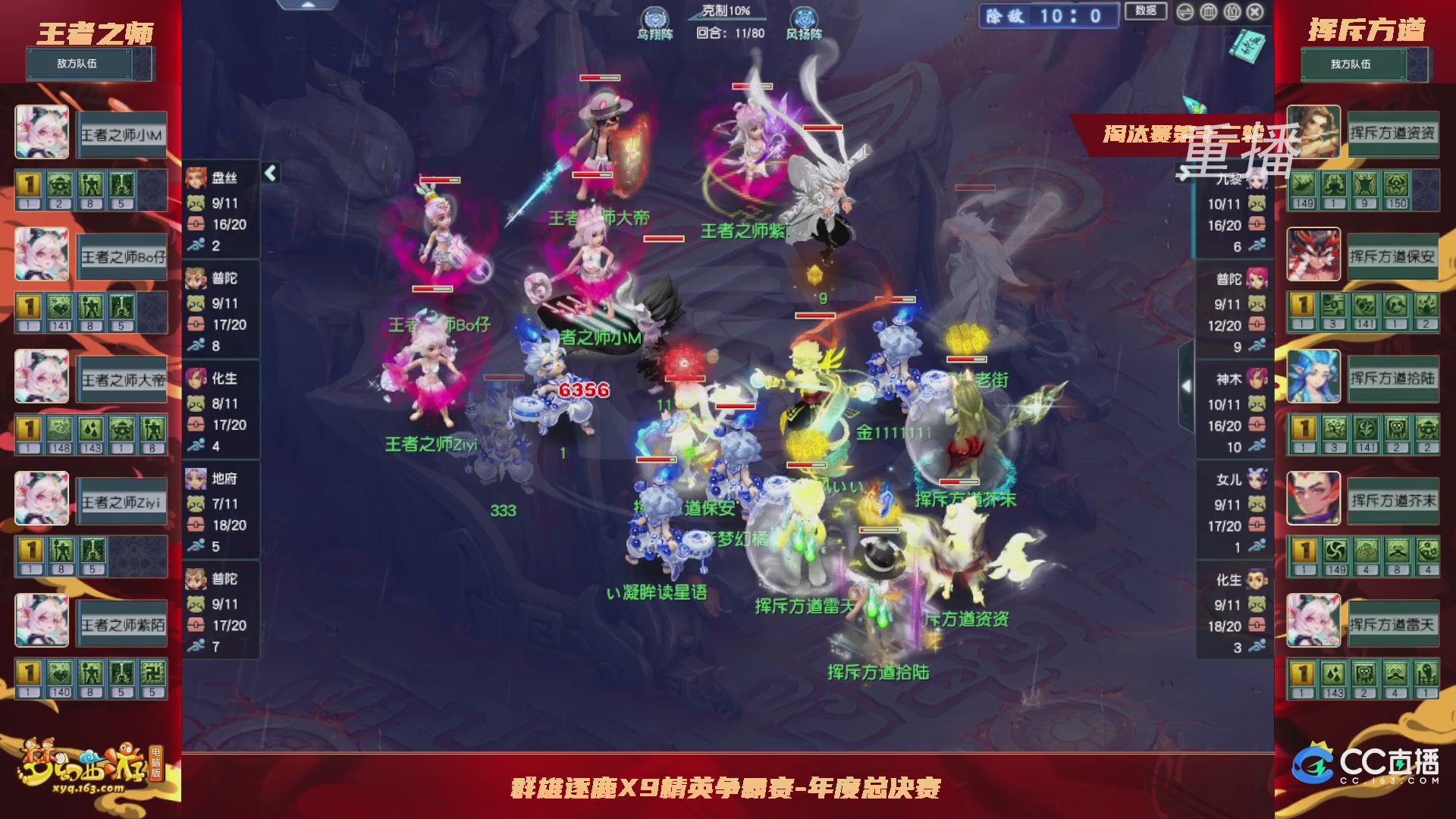
Task: Click the 盘丝 unit avatar in left panel
Action: (196, 177)
